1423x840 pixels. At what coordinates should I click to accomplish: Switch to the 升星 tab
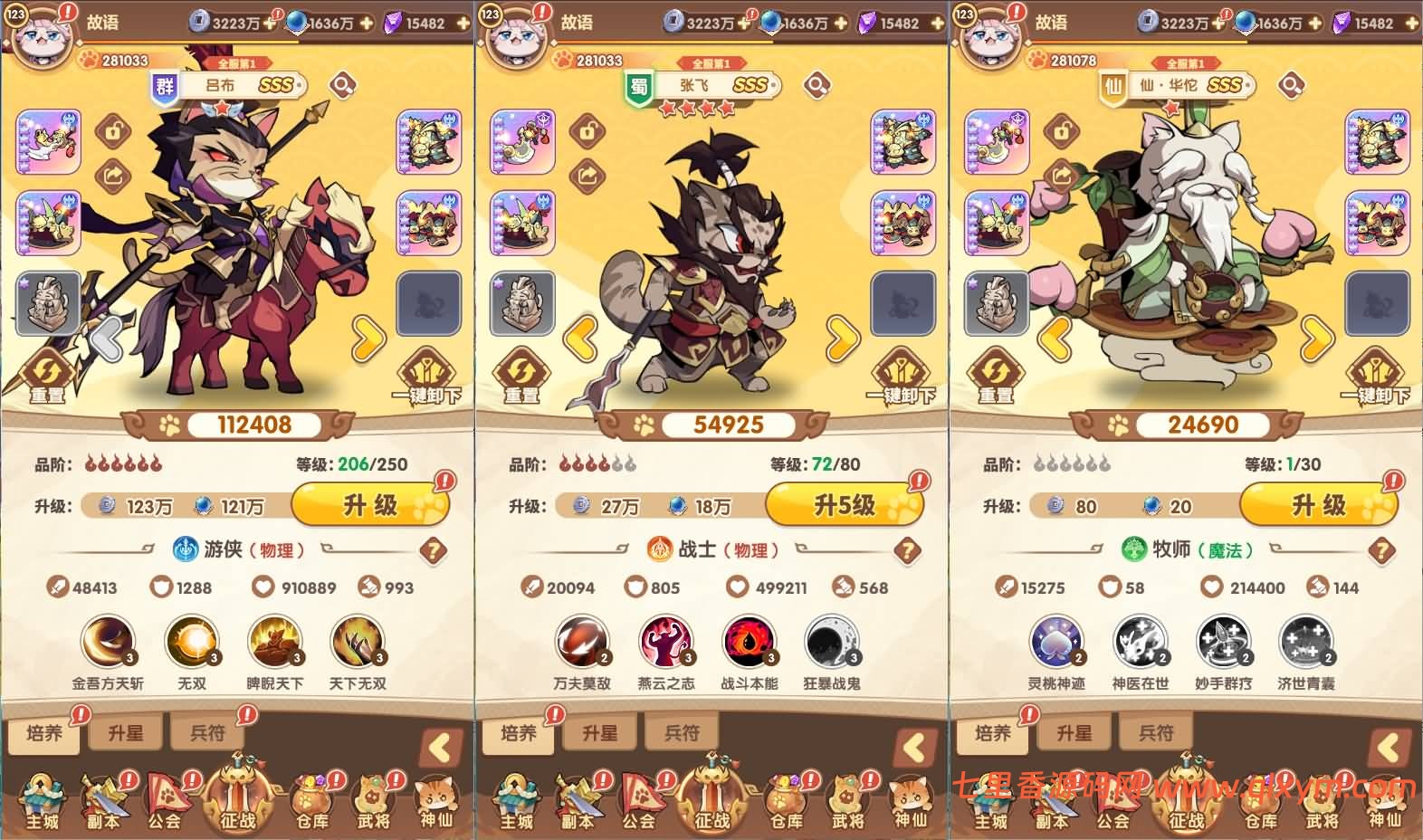tap(126, 732)
